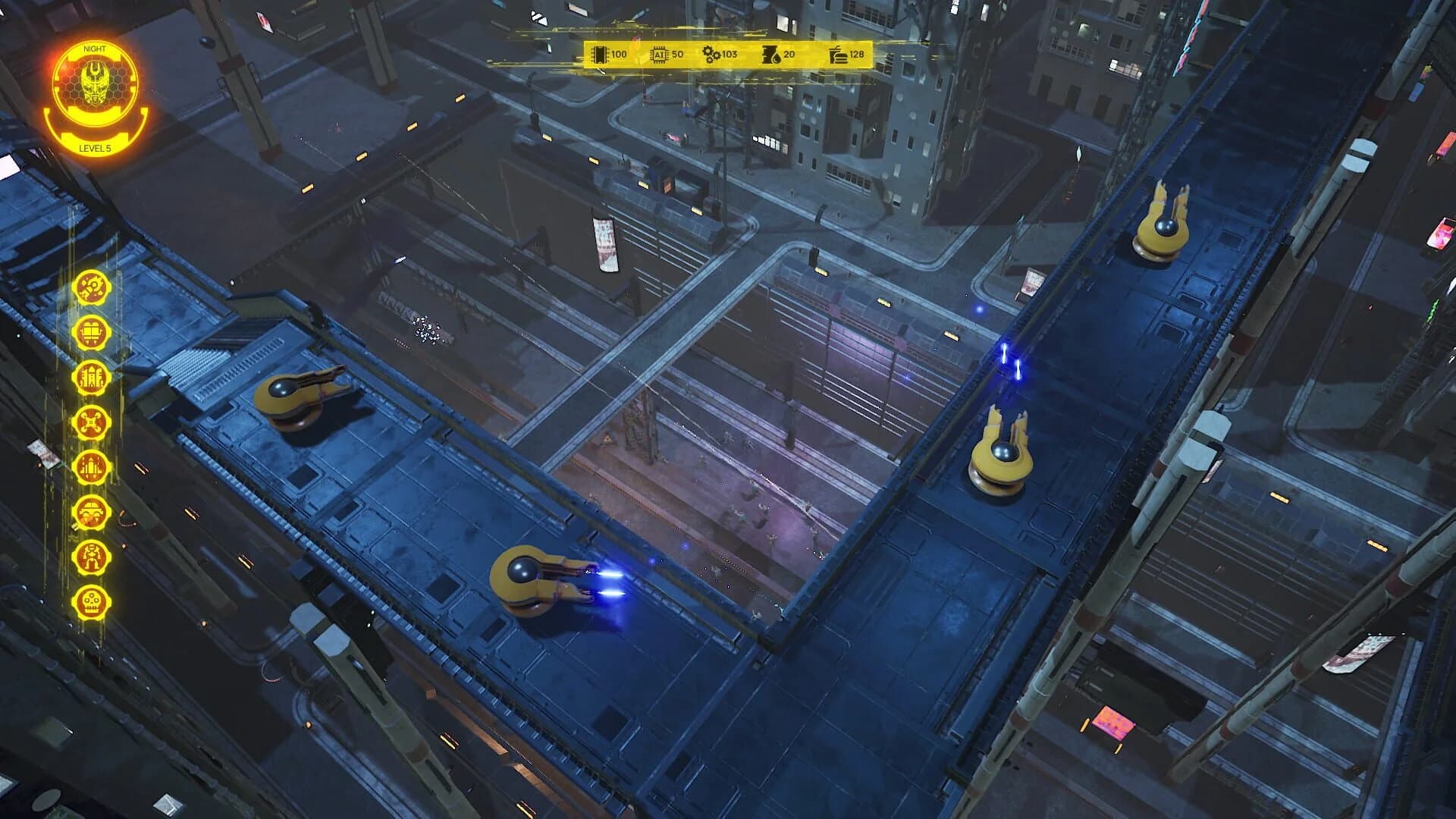Click the AI chip resource icon showing 50

(x=658, y=55)
